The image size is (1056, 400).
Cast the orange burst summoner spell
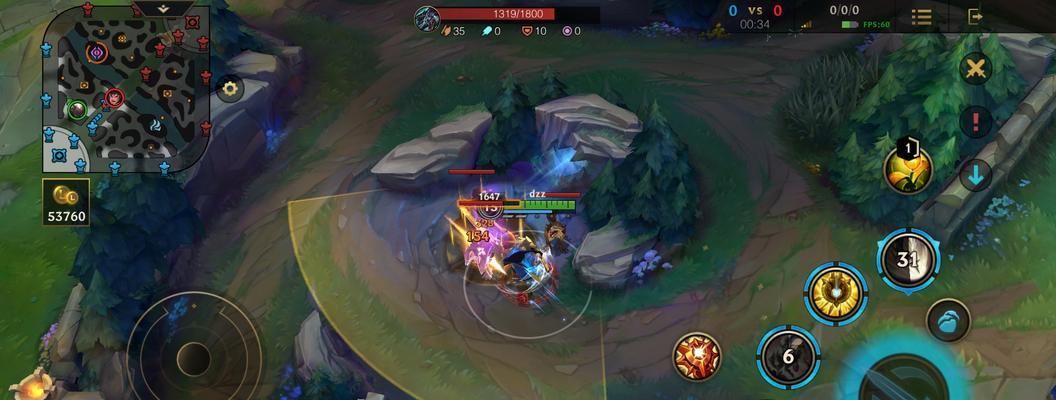pos(697,356)
